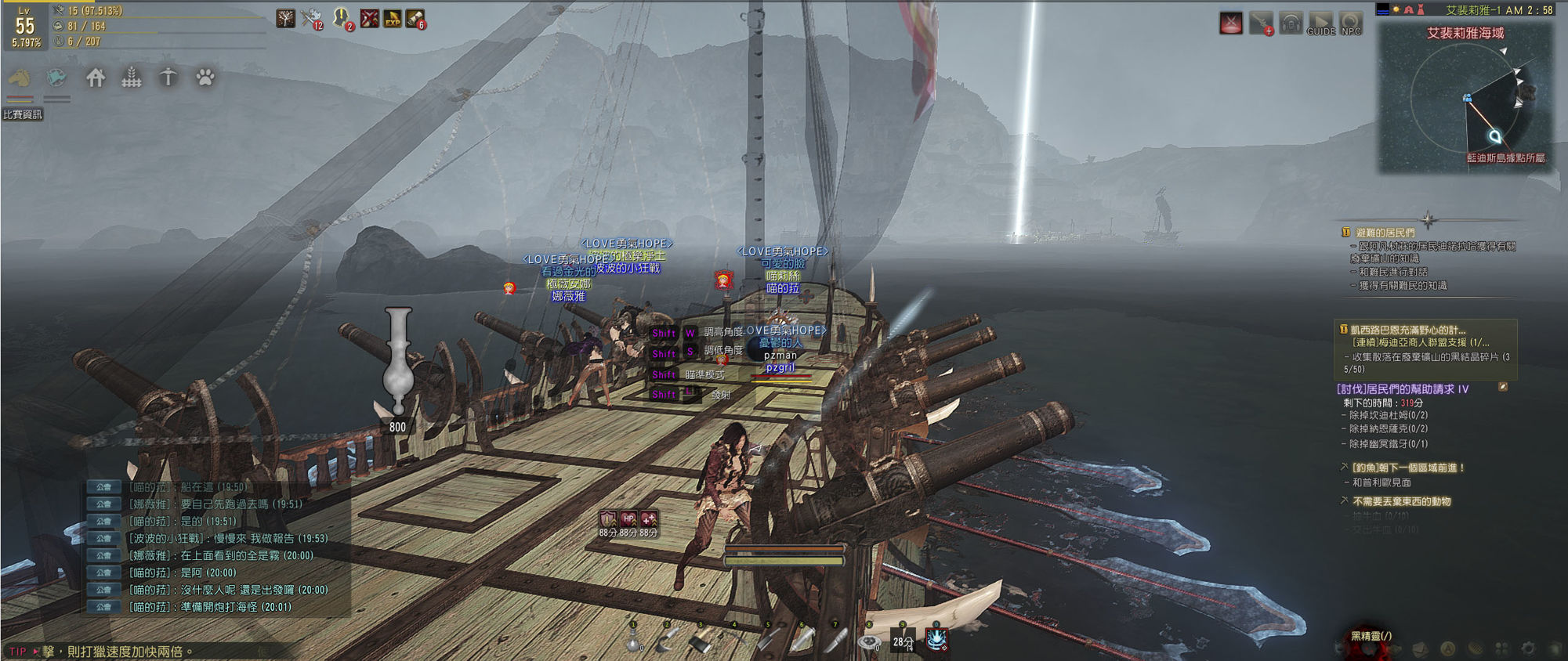Screen dimensions: 1568x661
Task: Open the GUIDE button
Action: coord(1320,23)
